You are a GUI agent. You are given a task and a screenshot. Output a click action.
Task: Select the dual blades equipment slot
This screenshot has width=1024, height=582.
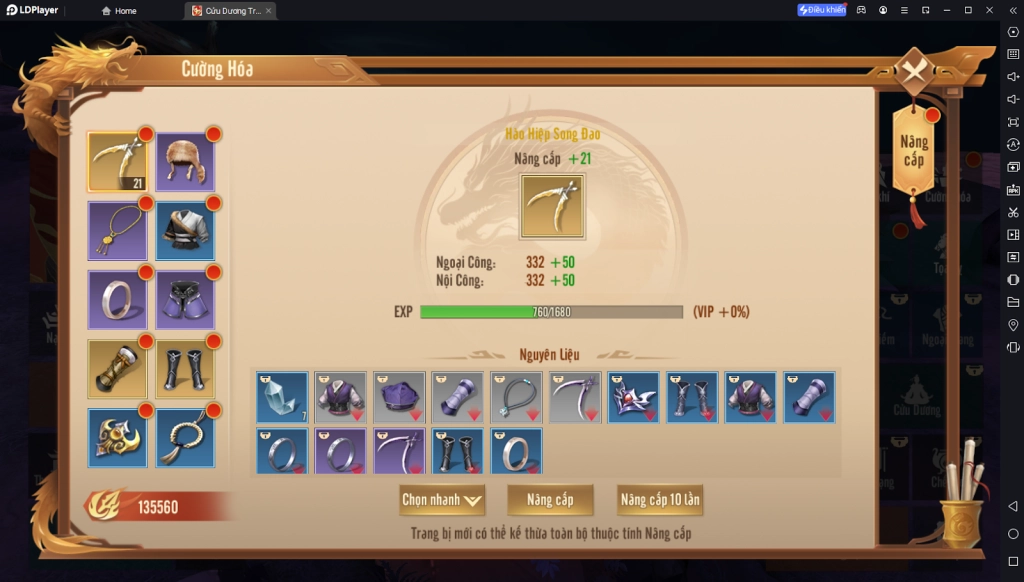pyautogui.click(x=117, y=161)
